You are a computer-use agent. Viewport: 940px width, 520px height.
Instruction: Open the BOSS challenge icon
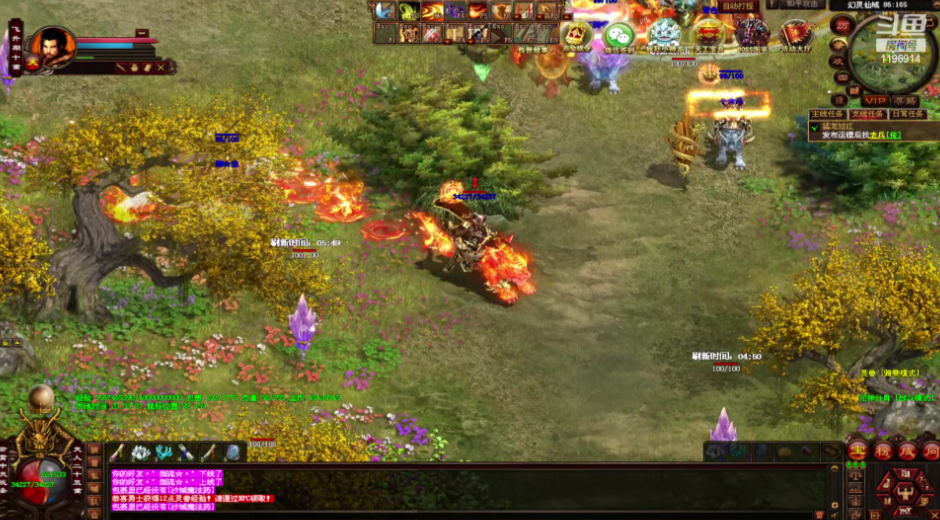[752, 36]
